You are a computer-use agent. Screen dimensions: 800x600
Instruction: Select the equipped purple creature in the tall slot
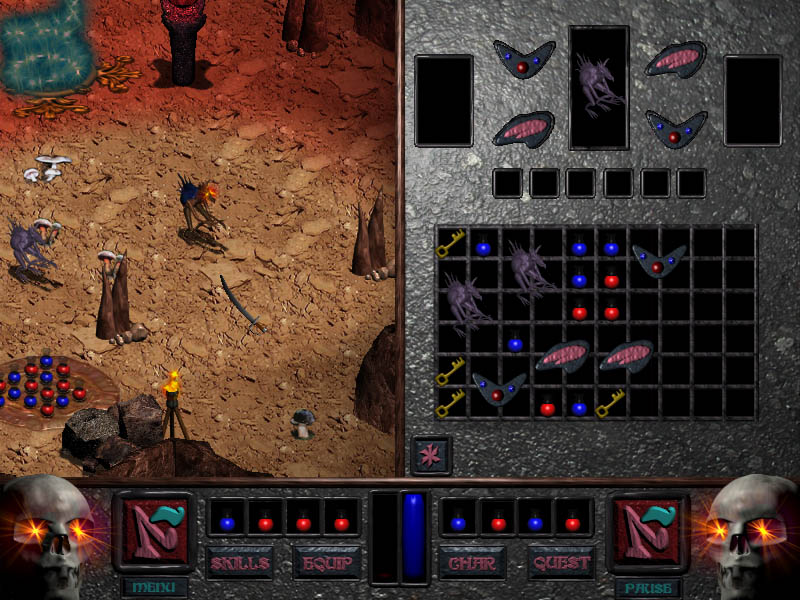pyautogui.click(x=599, y=86)
